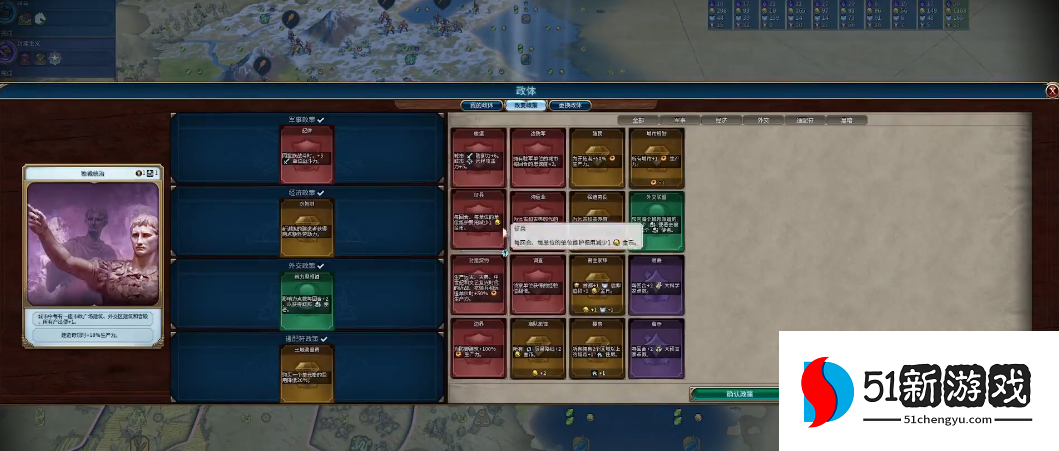Screen dimensions: 1059x451
Task: Select the card in the bottom wildcard policy slot
Action: coord(306,366)
